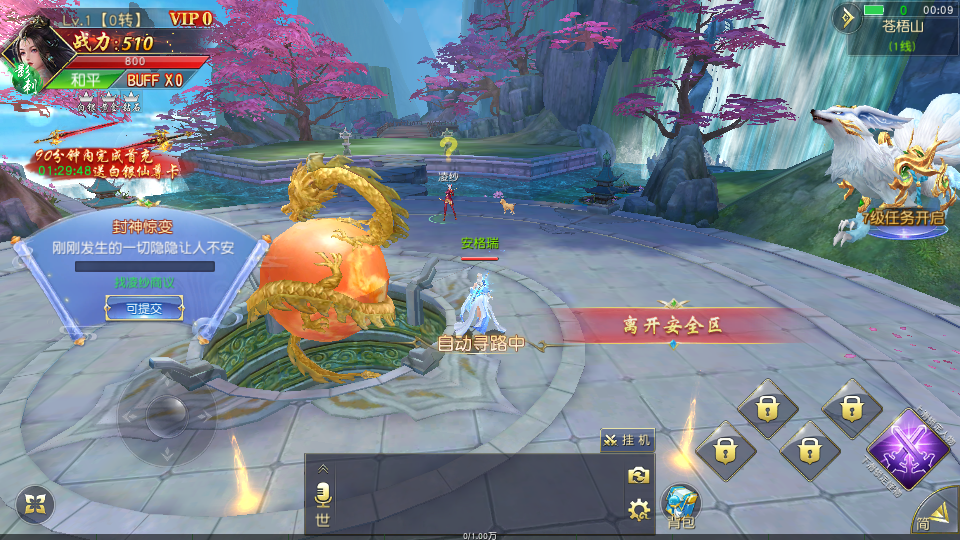Open the gear settings icon
This screenshot has height=540, width=960.
(638, 510)
